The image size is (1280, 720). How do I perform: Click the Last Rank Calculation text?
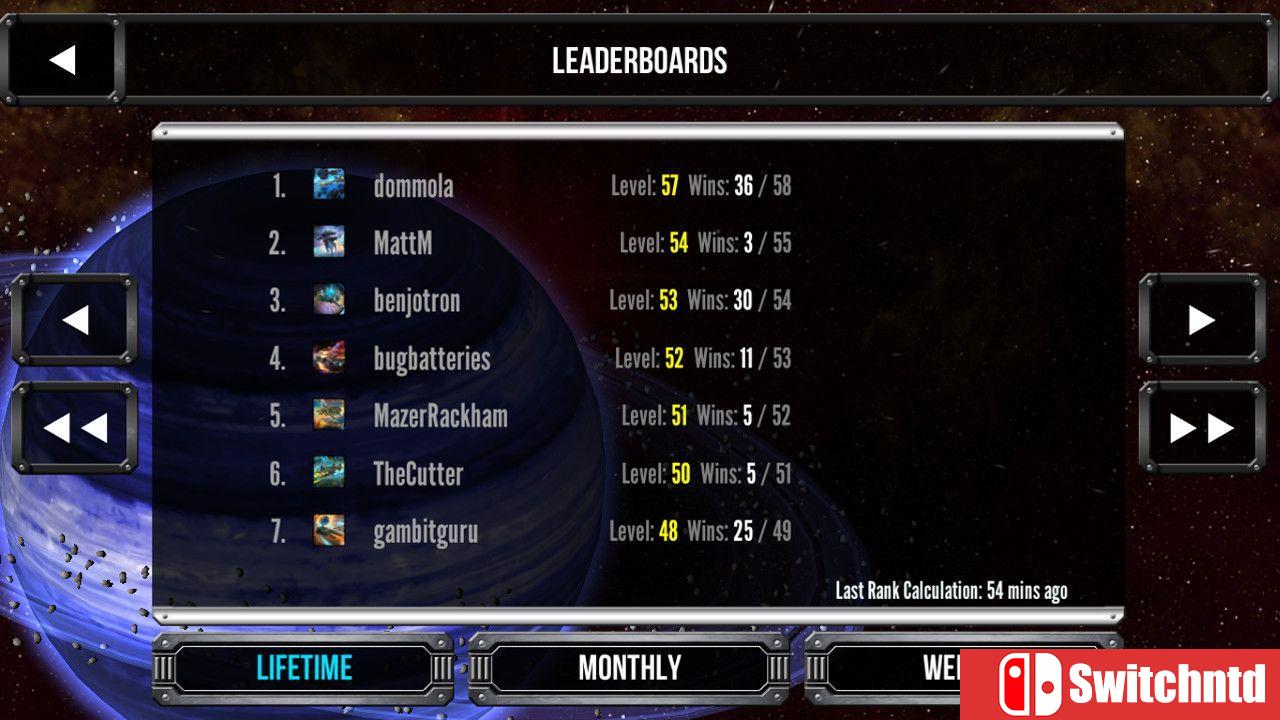click(952, 591)
